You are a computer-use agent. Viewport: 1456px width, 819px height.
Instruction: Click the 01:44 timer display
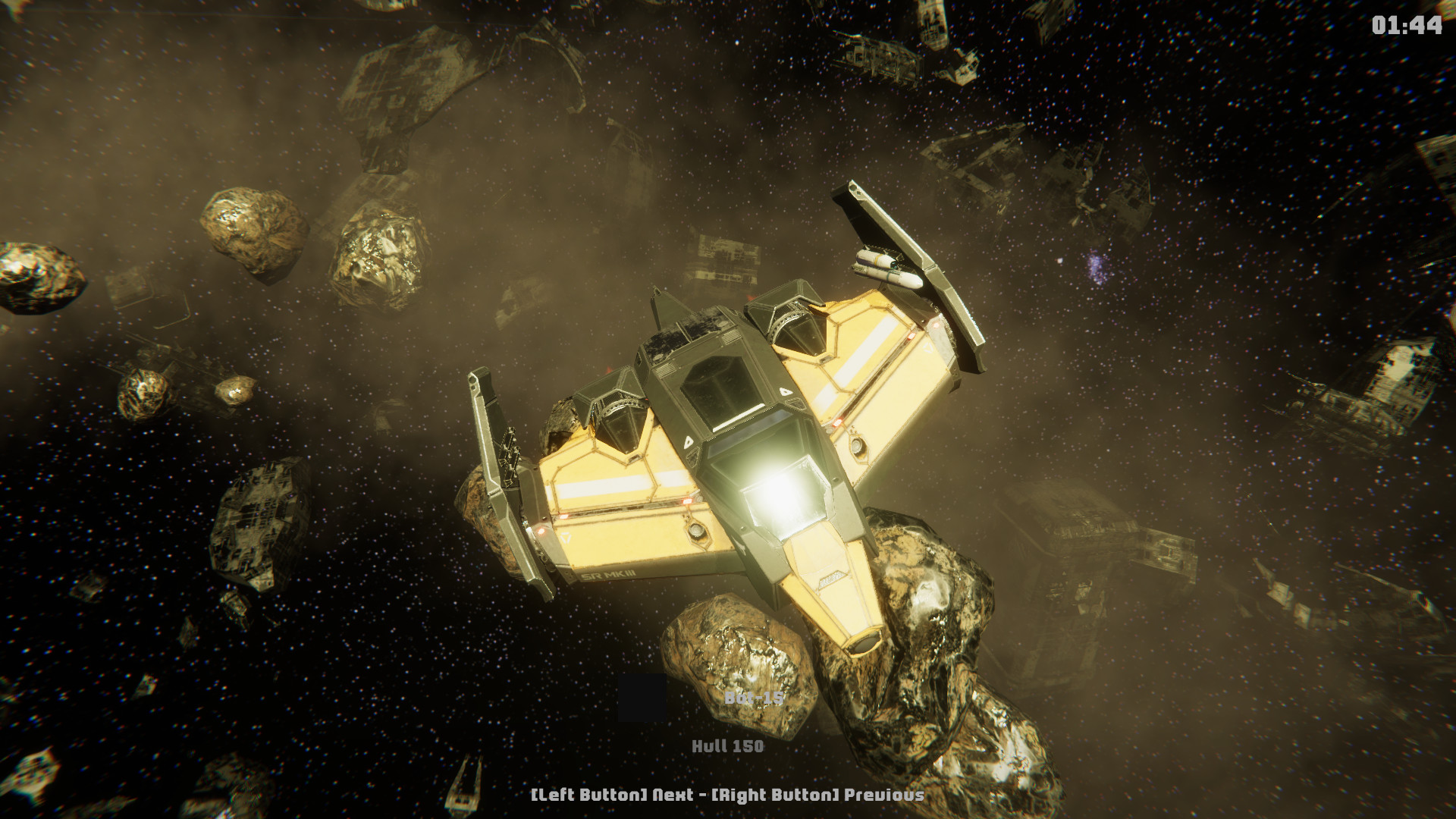click(1407, 25)
